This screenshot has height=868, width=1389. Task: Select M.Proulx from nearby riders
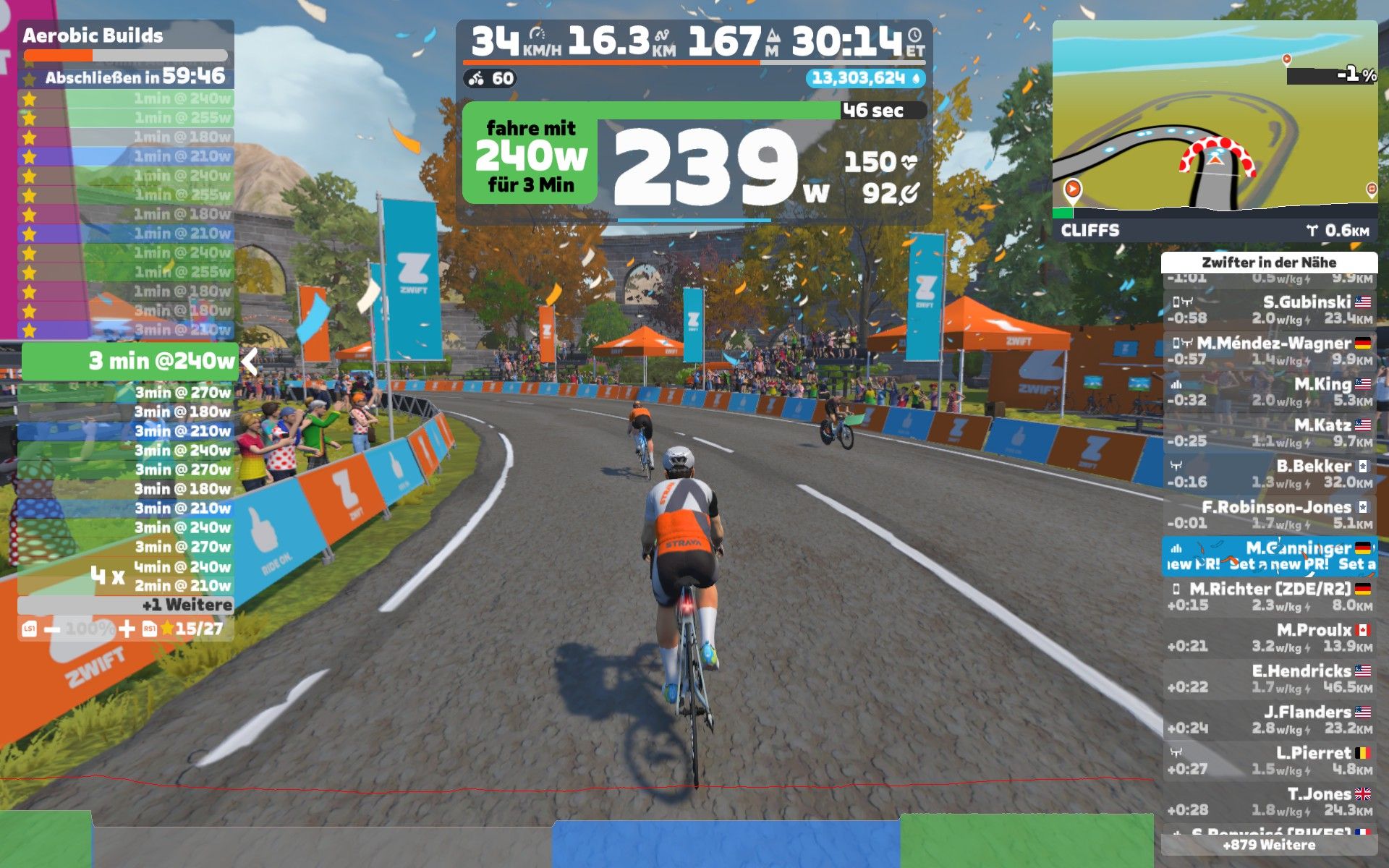tap(1269, 637)
